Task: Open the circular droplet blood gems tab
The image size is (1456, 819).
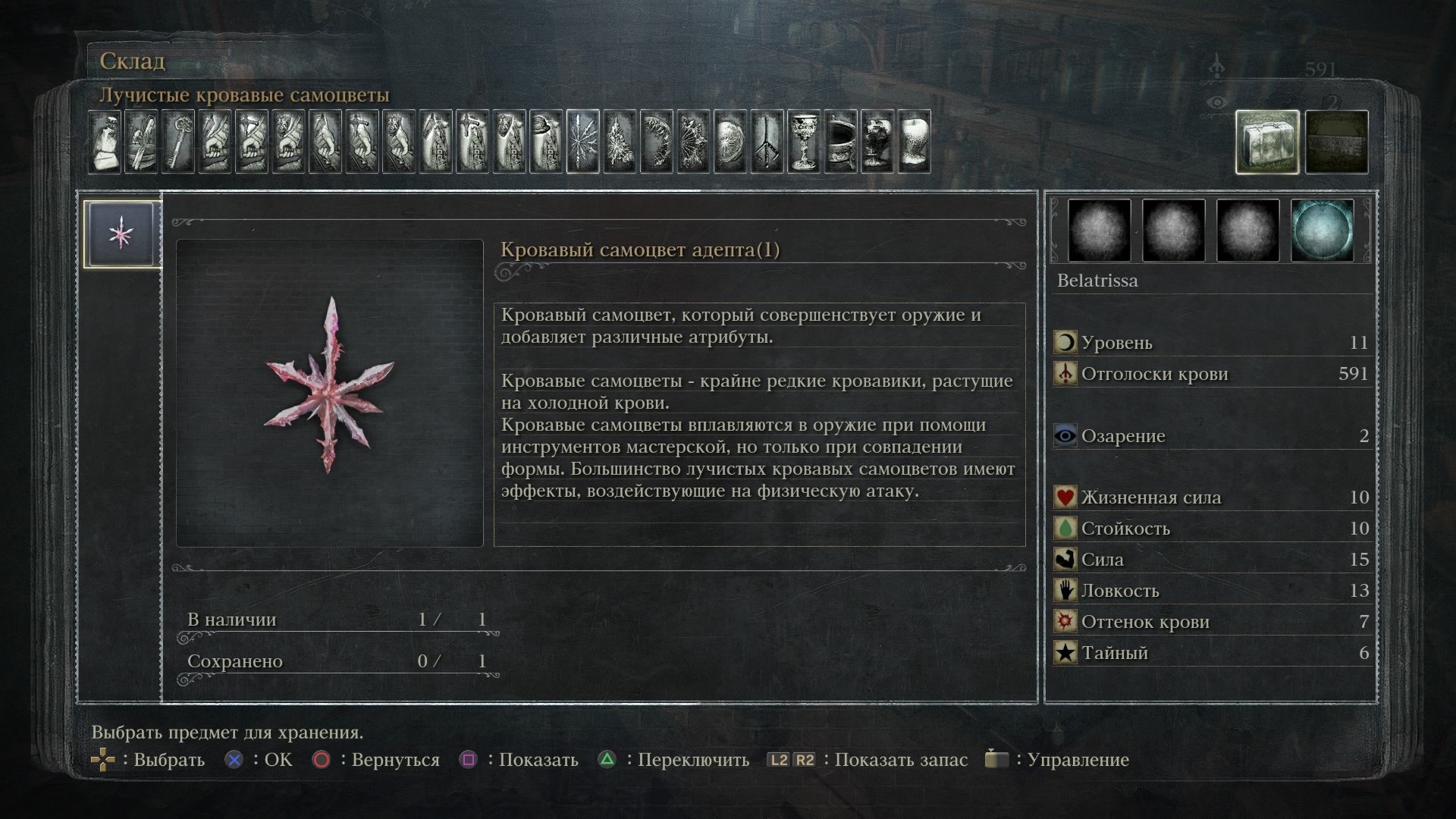Action: [x=730, y=142]
